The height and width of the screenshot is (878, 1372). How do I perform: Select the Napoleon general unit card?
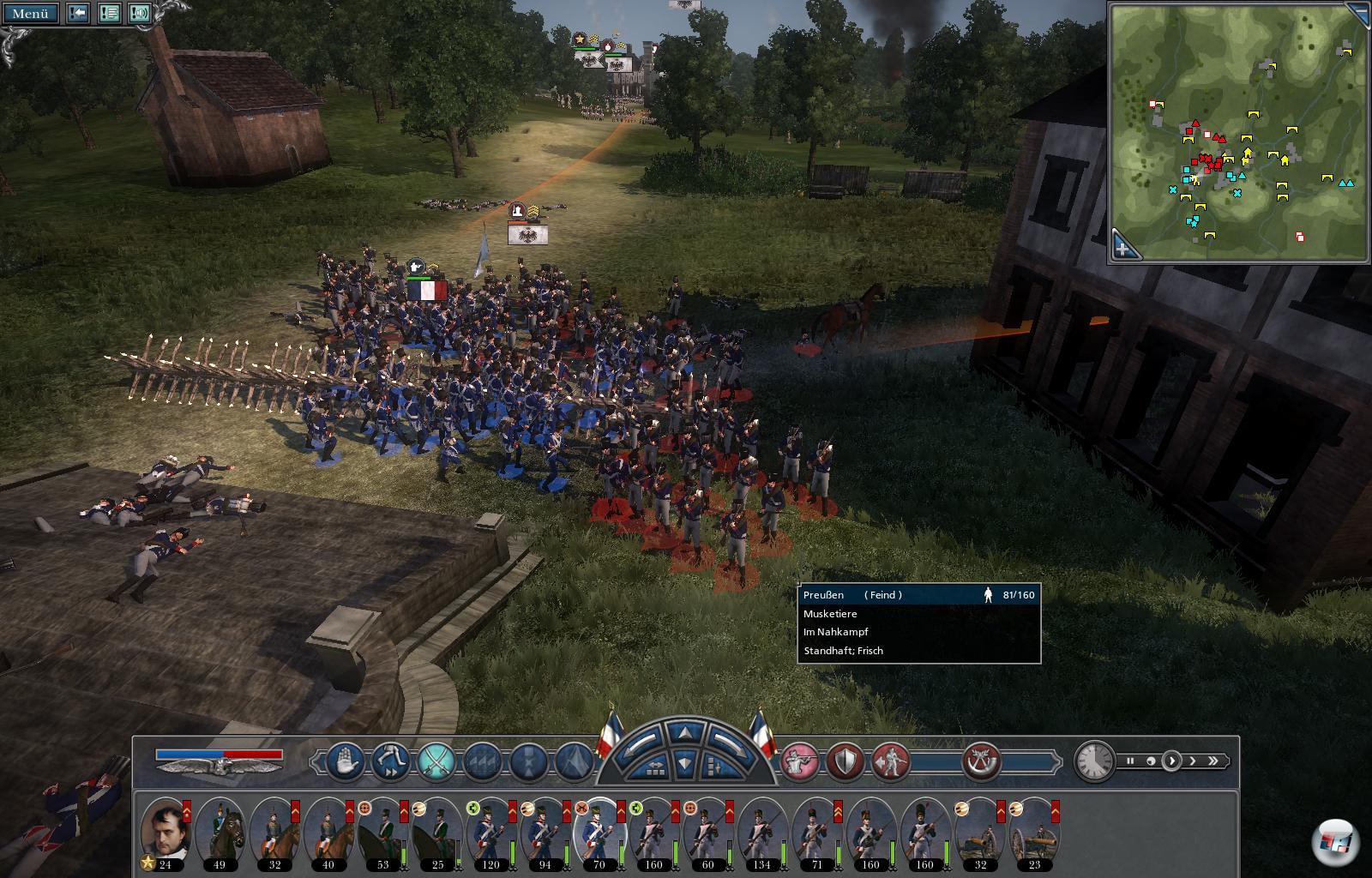point(165,830)
